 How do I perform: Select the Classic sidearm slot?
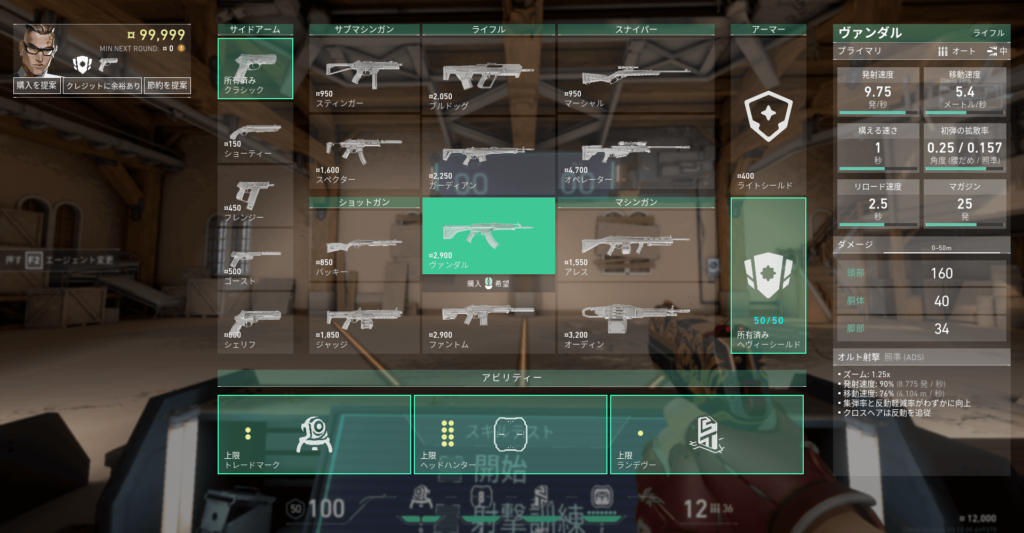(255, 68)
